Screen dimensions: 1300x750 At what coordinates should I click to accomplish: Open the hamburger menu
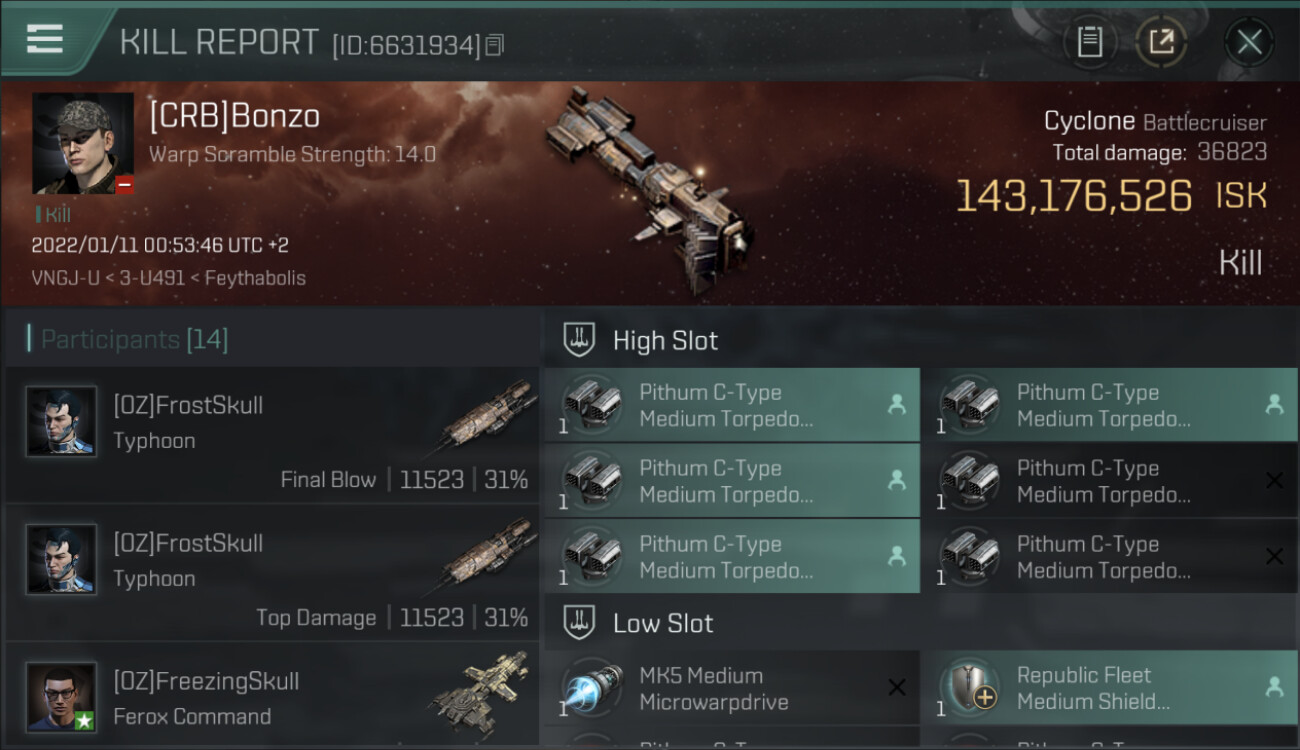(45, 39)
